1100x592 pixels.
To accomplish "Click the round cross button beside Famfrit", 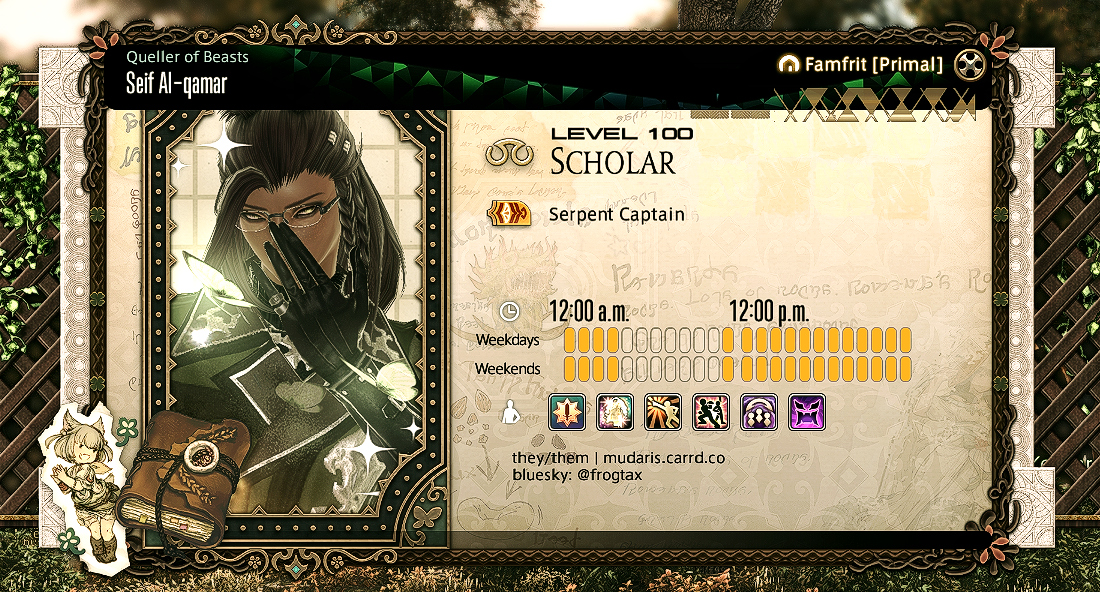I will (970, 65).
